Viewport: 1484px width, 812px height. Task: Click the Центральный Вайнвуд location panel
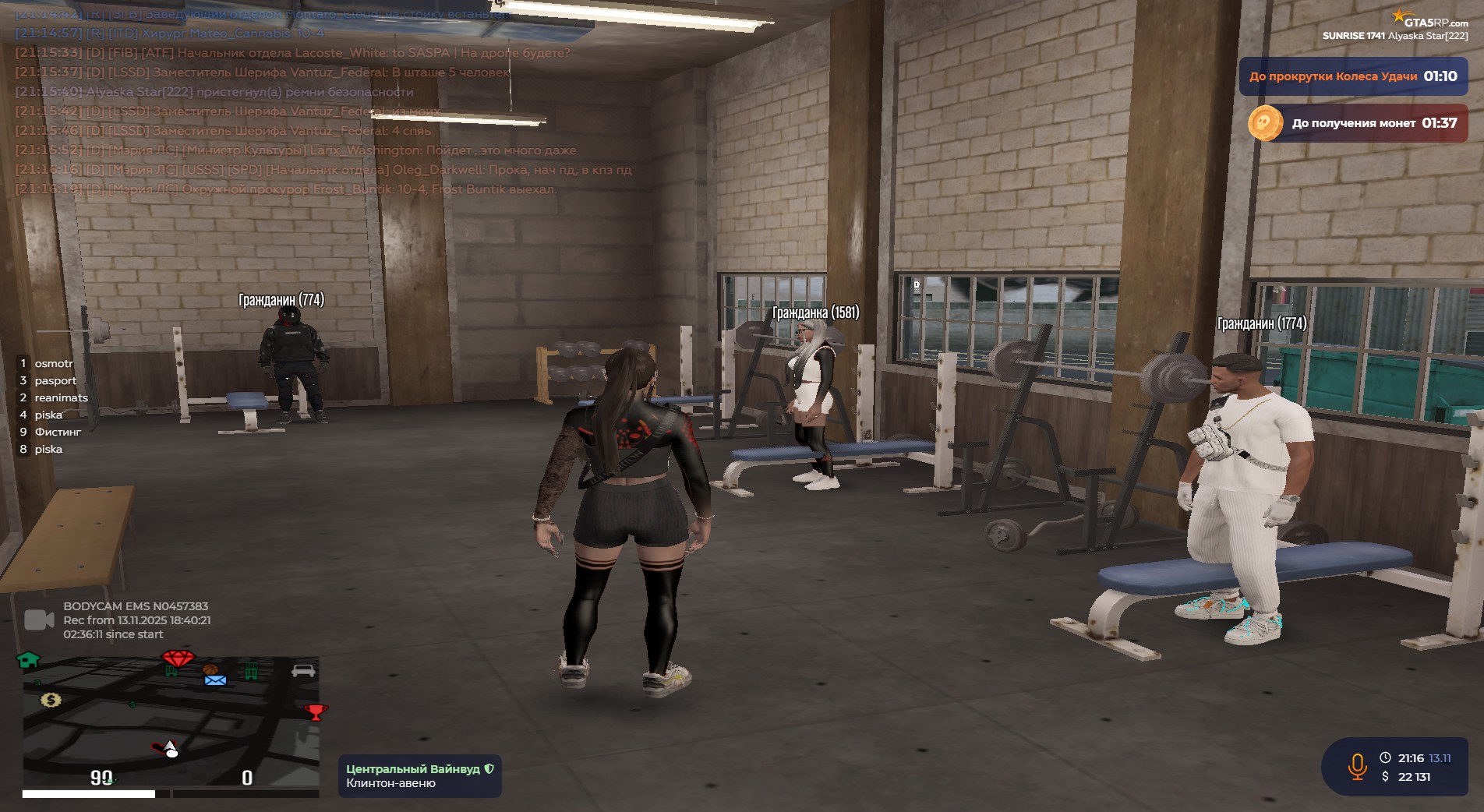tap(419, 775)
